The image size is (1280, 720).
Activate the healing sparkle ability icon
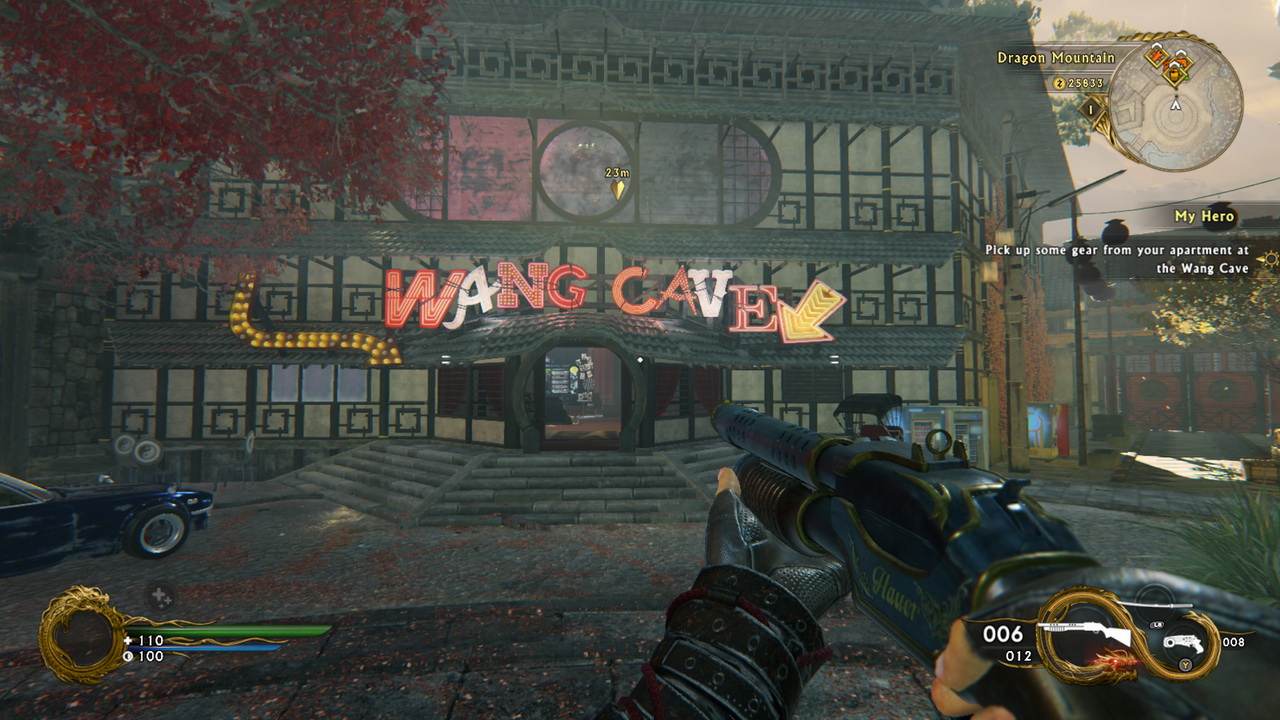click(160, 598)
